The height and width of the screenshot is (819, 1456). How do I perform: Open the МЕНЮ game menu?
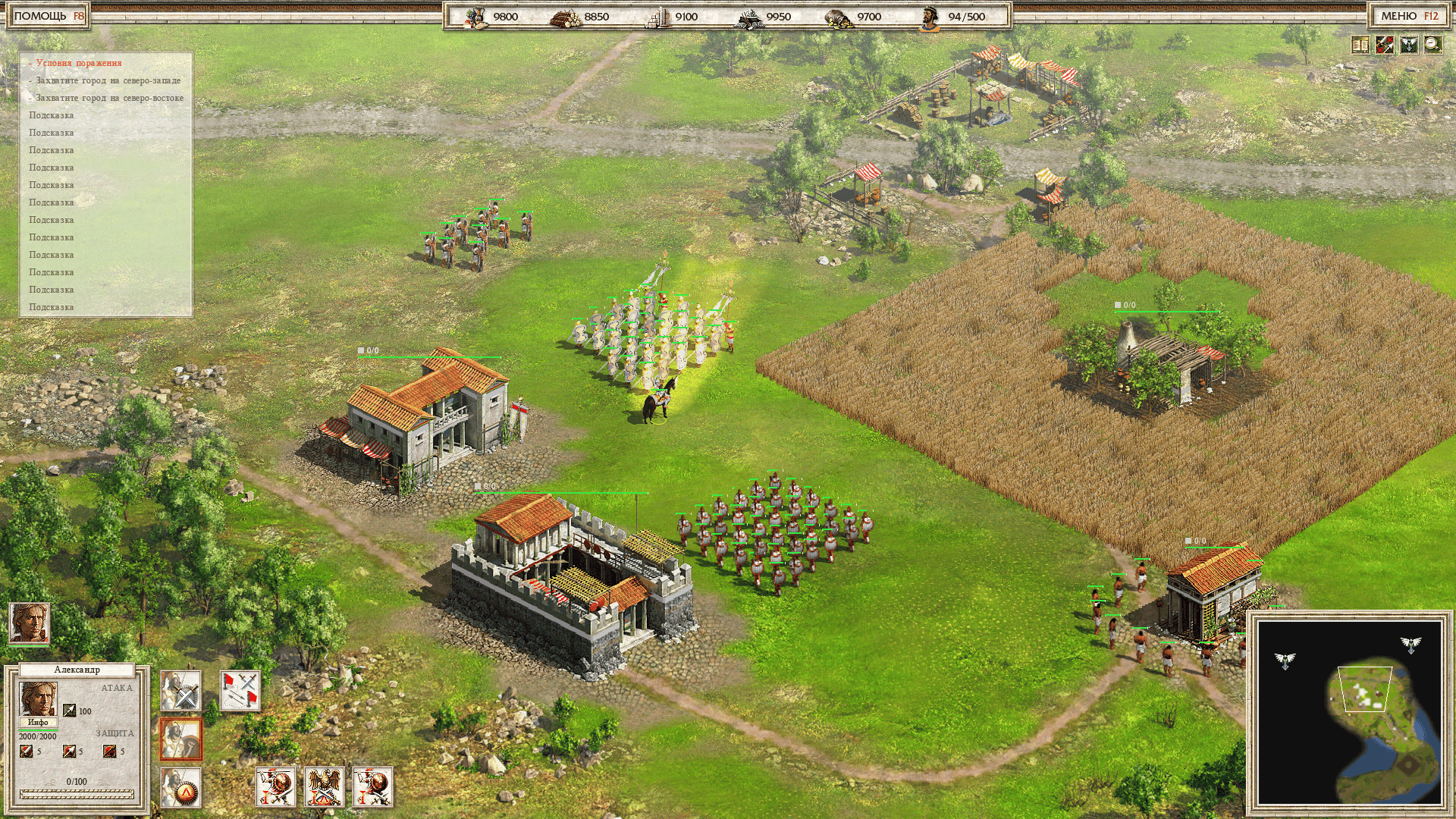point(1409,16)
